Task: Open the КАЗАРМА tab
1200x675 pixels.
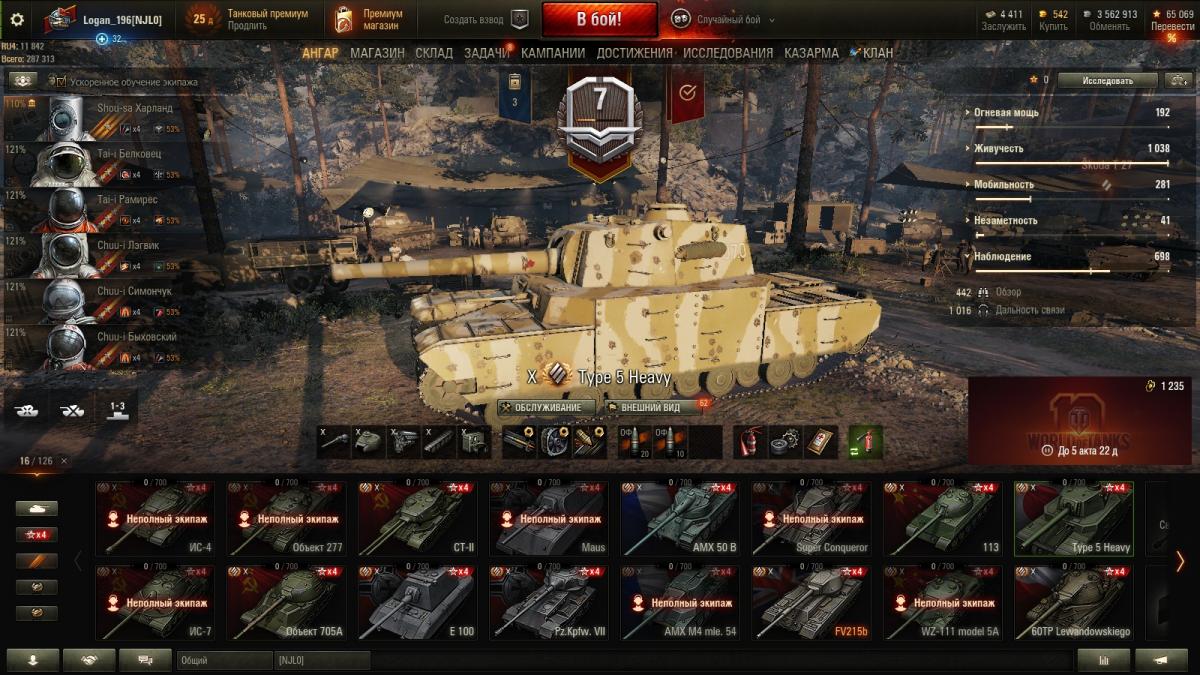Action: click(811, 53)
